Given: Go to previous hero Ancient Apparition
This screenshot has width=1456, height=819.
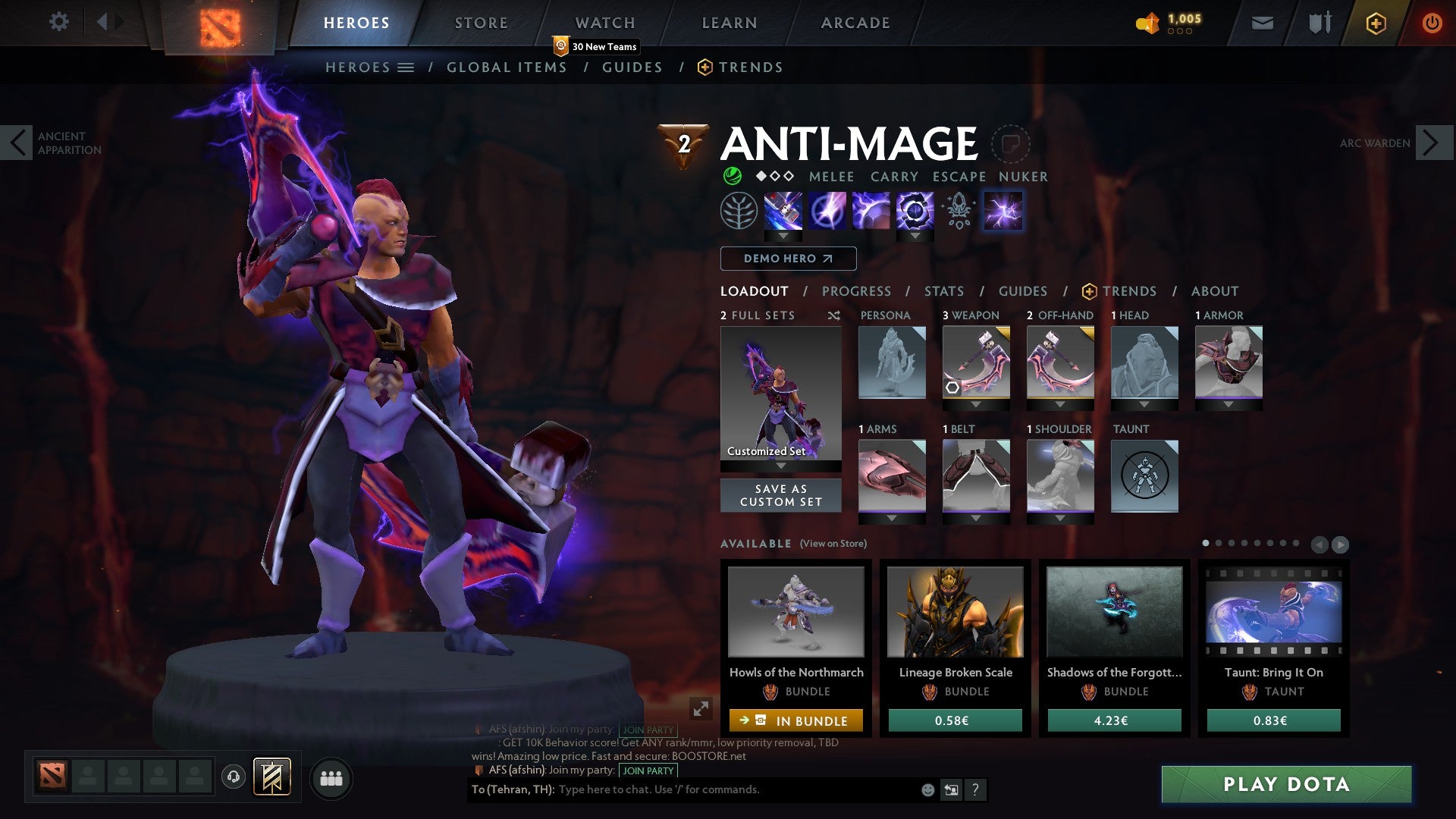Looking at the screenshot, I should pos(17,143).
